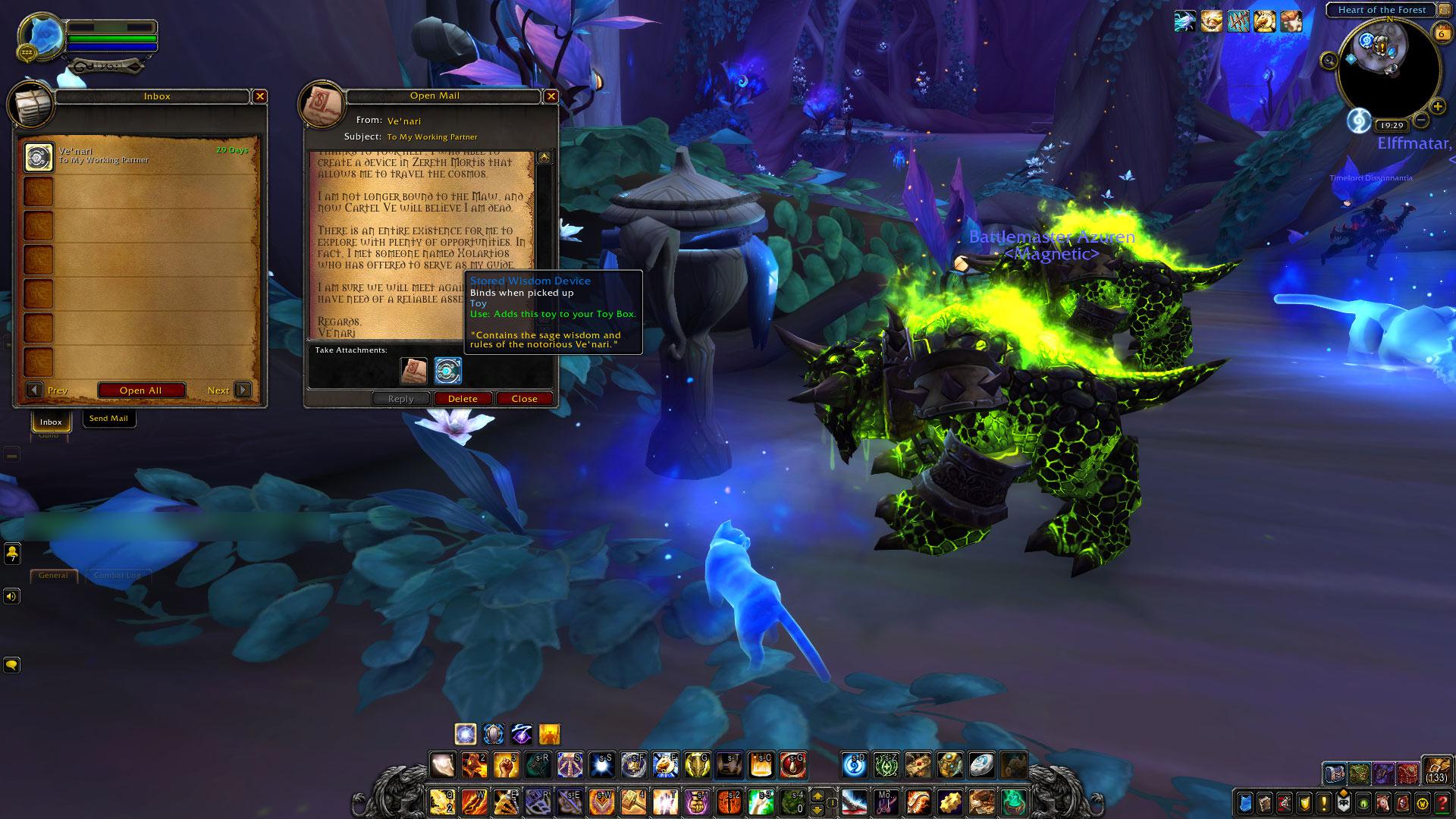Open the covenant sanctum swirl button
The image size is (1456, 819).
1358,120
